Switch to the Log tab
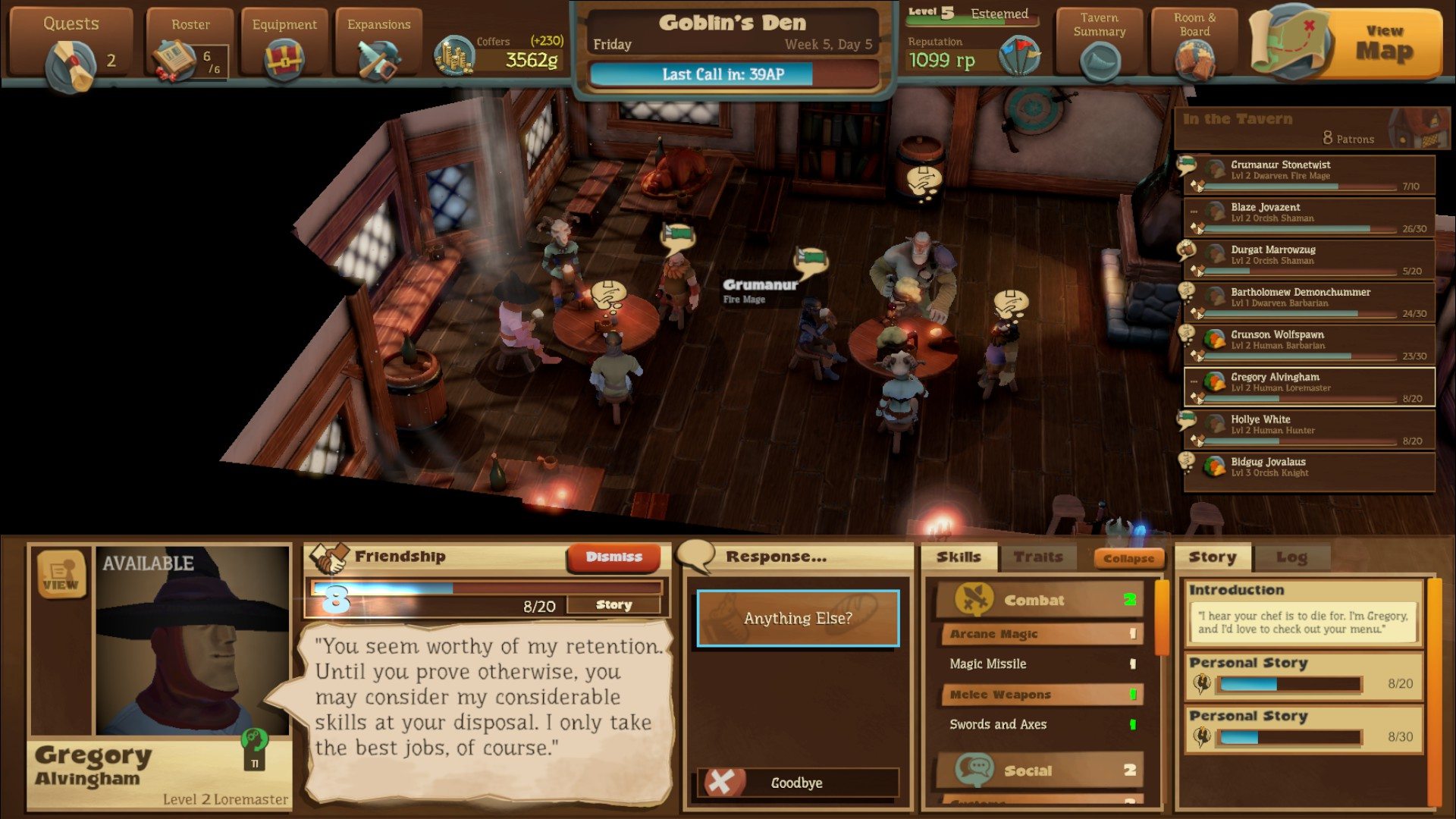 click(1291, 558)
